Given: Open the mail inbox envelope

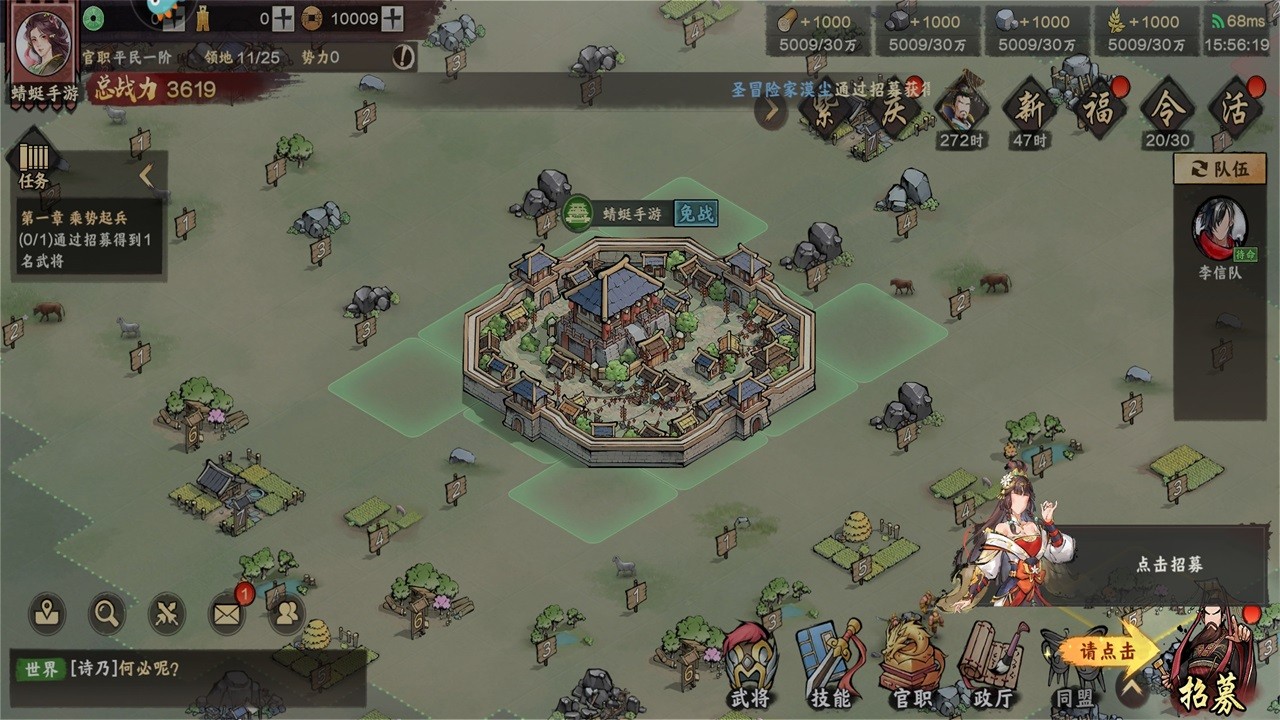Looking at the screenshot, I should [x=227, y=613].
